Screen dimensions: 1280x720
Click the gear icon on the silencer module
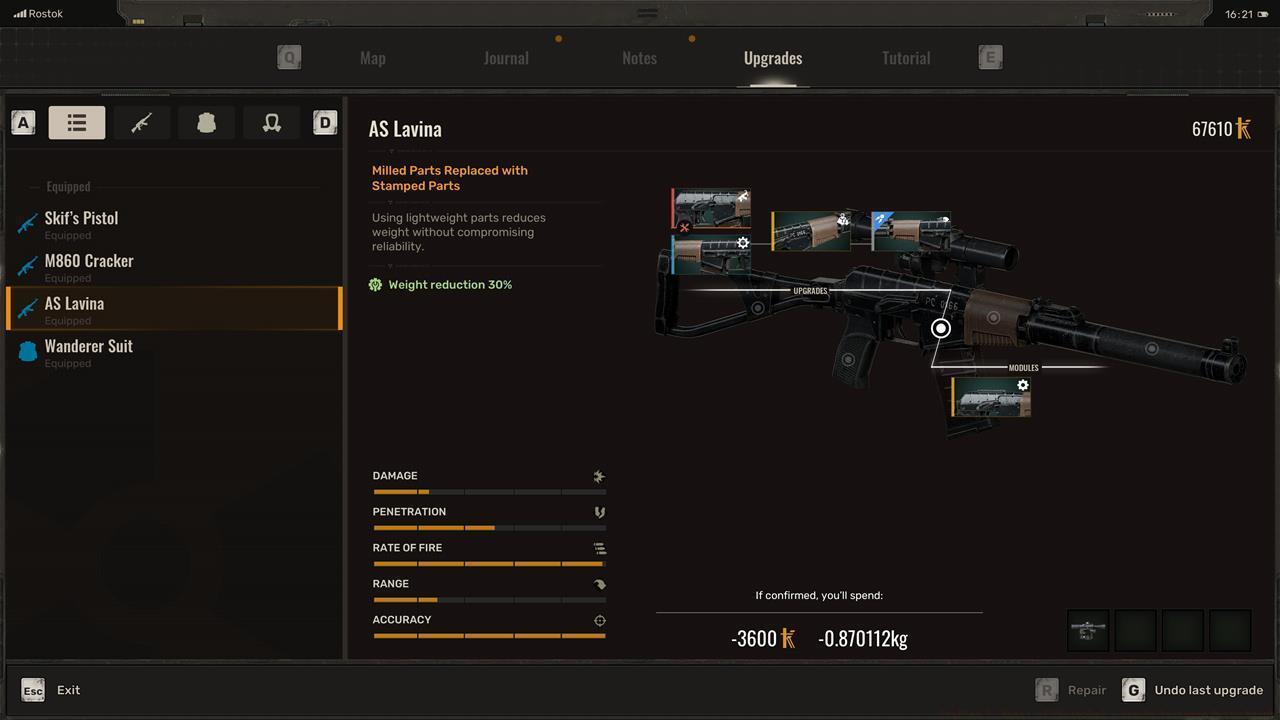pyautogui.click(x=1023, y=384)
